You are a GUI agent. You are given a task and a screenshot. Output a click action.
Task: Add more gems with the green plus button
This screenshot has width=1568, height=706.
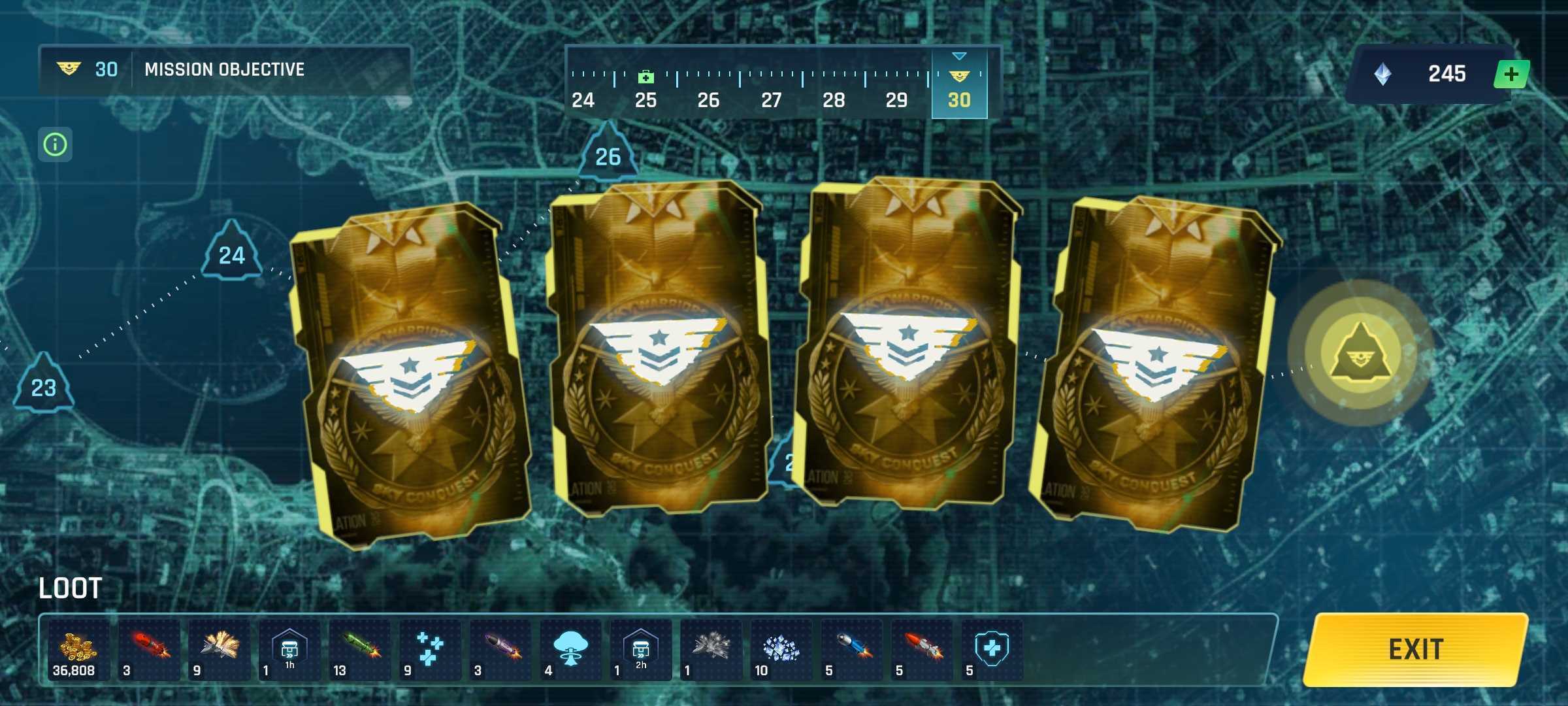tap(1511, 75)
